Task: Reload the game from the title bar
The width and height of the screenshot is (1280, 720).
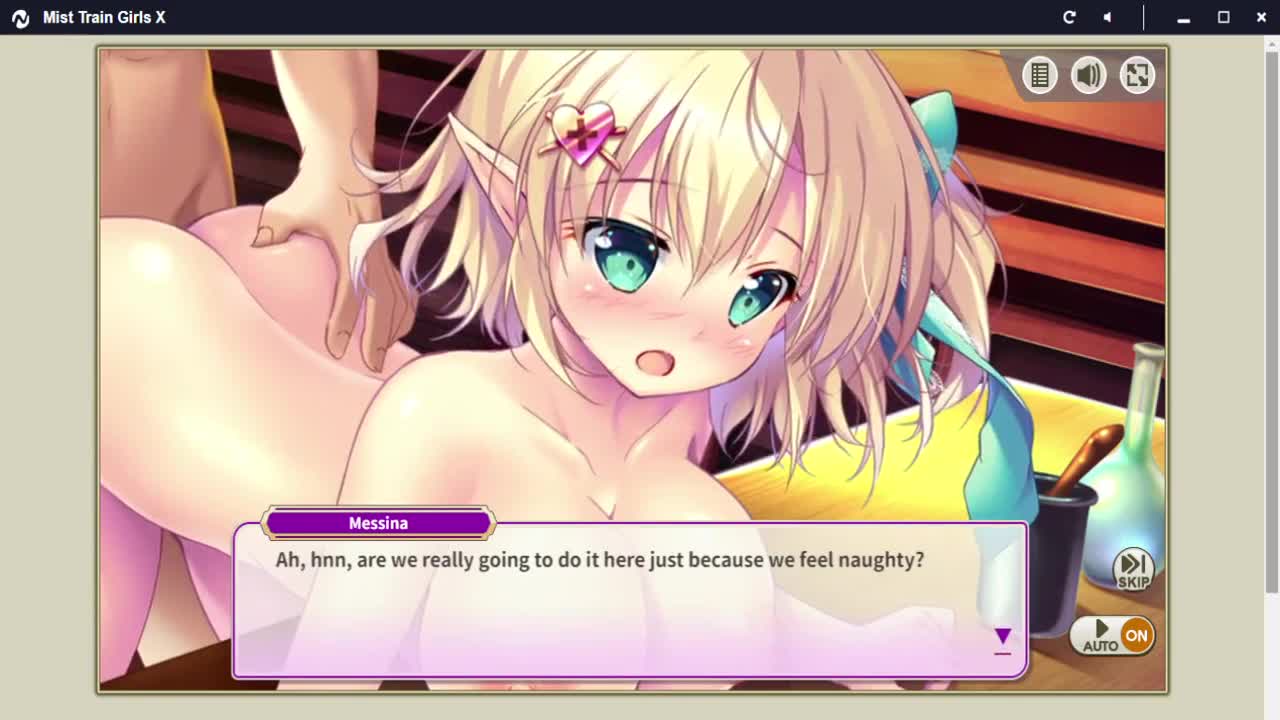Action: pyautogui.click(x=1069, y=17)
